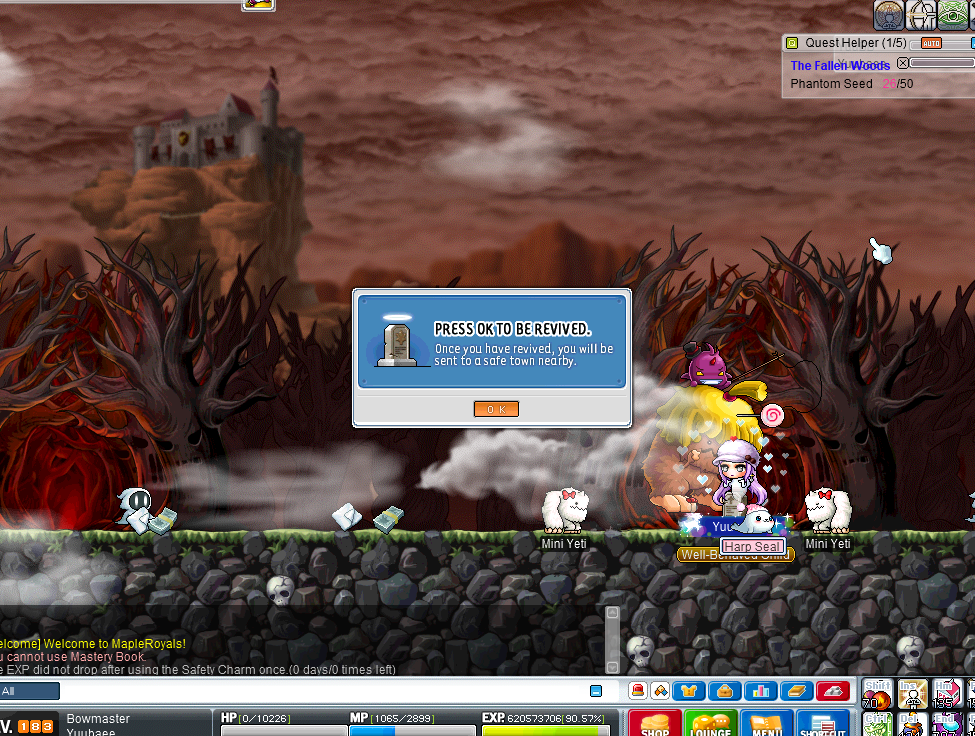Show character stats with the bar chart icon
This screenshot has width=975, height=736.
coord(760,691)
